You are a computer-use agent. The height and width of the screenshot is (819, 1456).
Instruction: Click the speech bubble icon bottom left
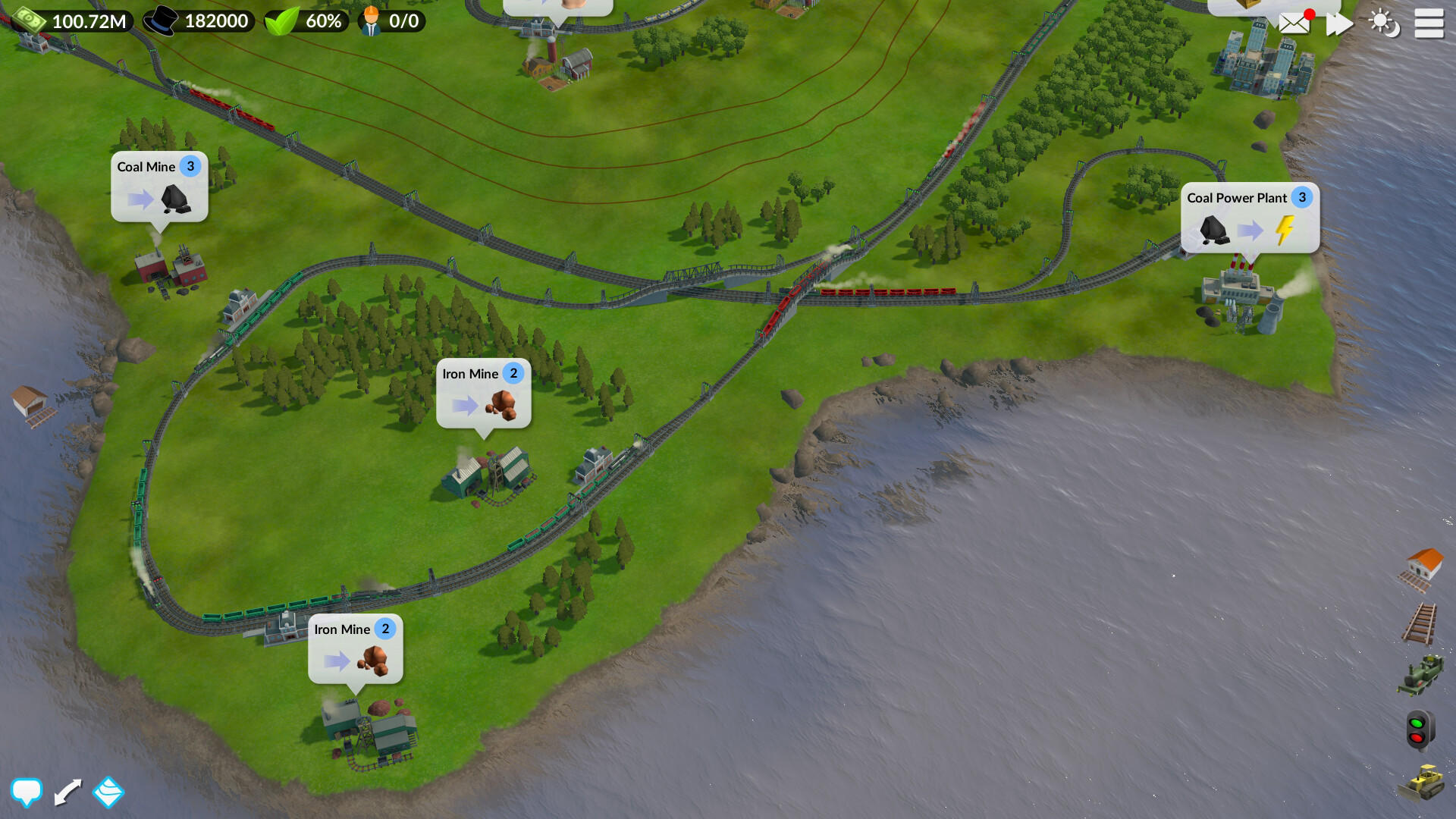28,792
